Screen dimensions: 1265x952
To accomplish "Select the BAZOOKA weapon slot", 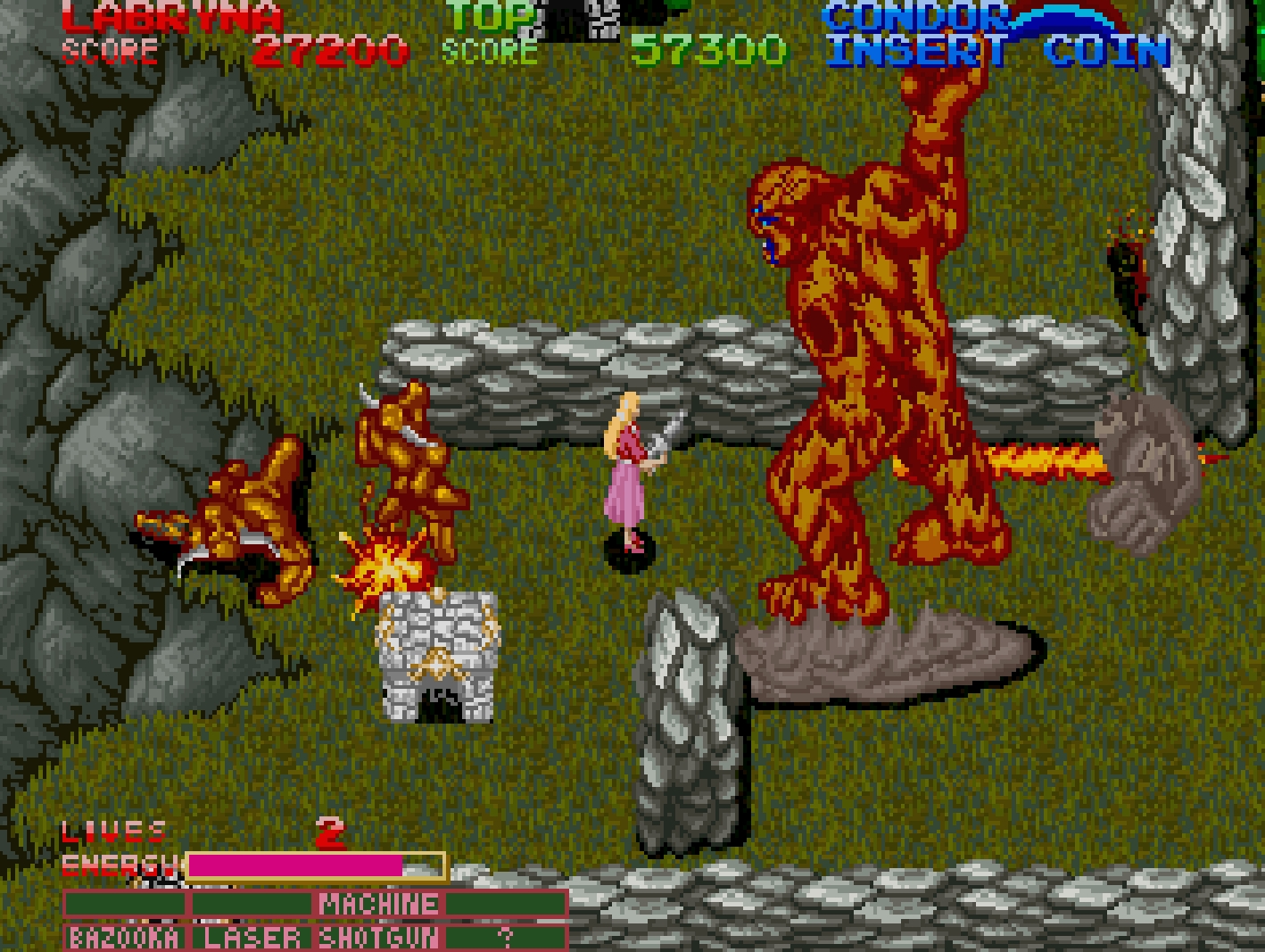I will (x=125, y=936).
